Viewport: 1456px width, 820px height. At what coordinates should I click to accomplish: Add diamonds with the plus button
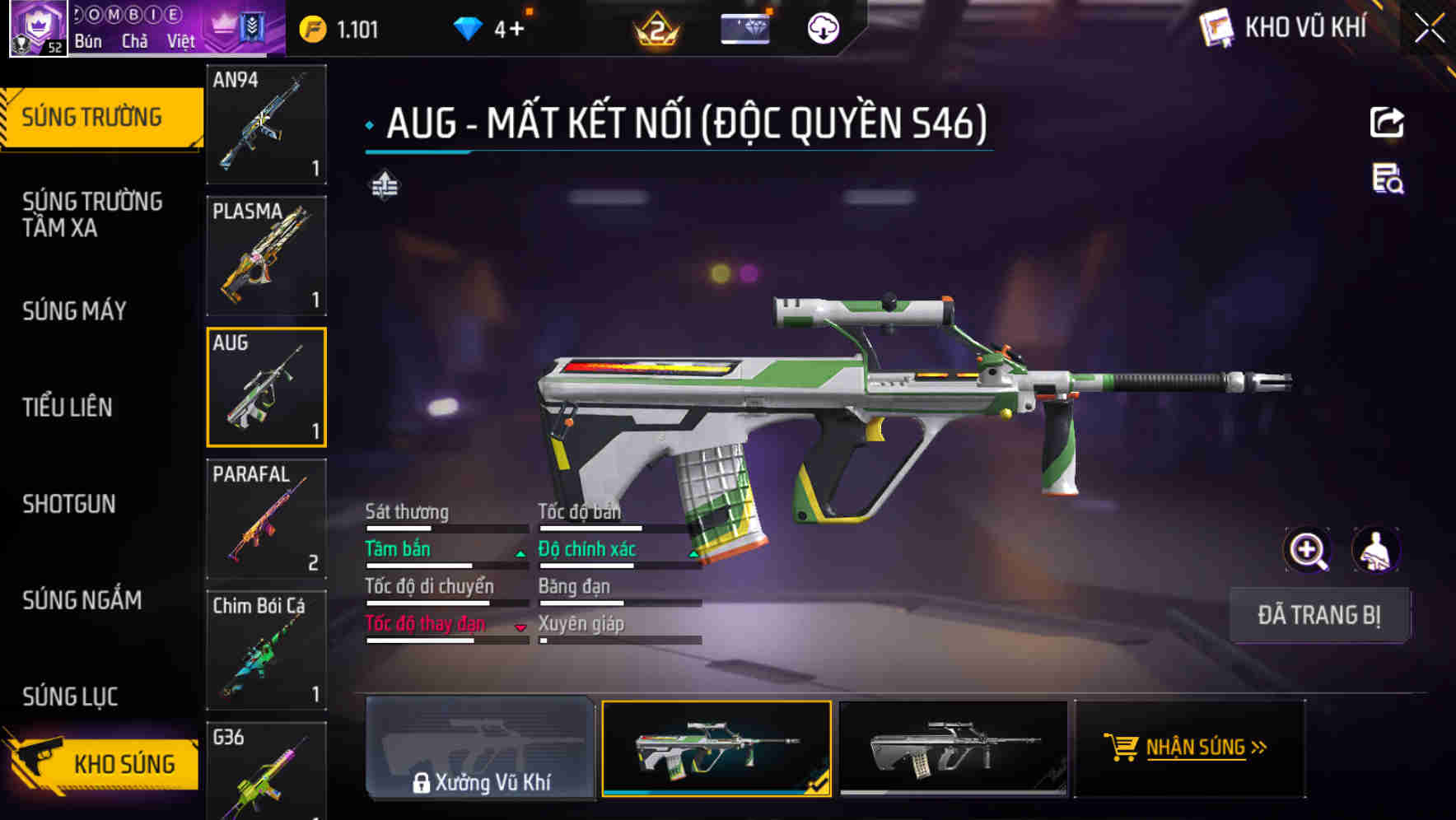coord(516,30)
